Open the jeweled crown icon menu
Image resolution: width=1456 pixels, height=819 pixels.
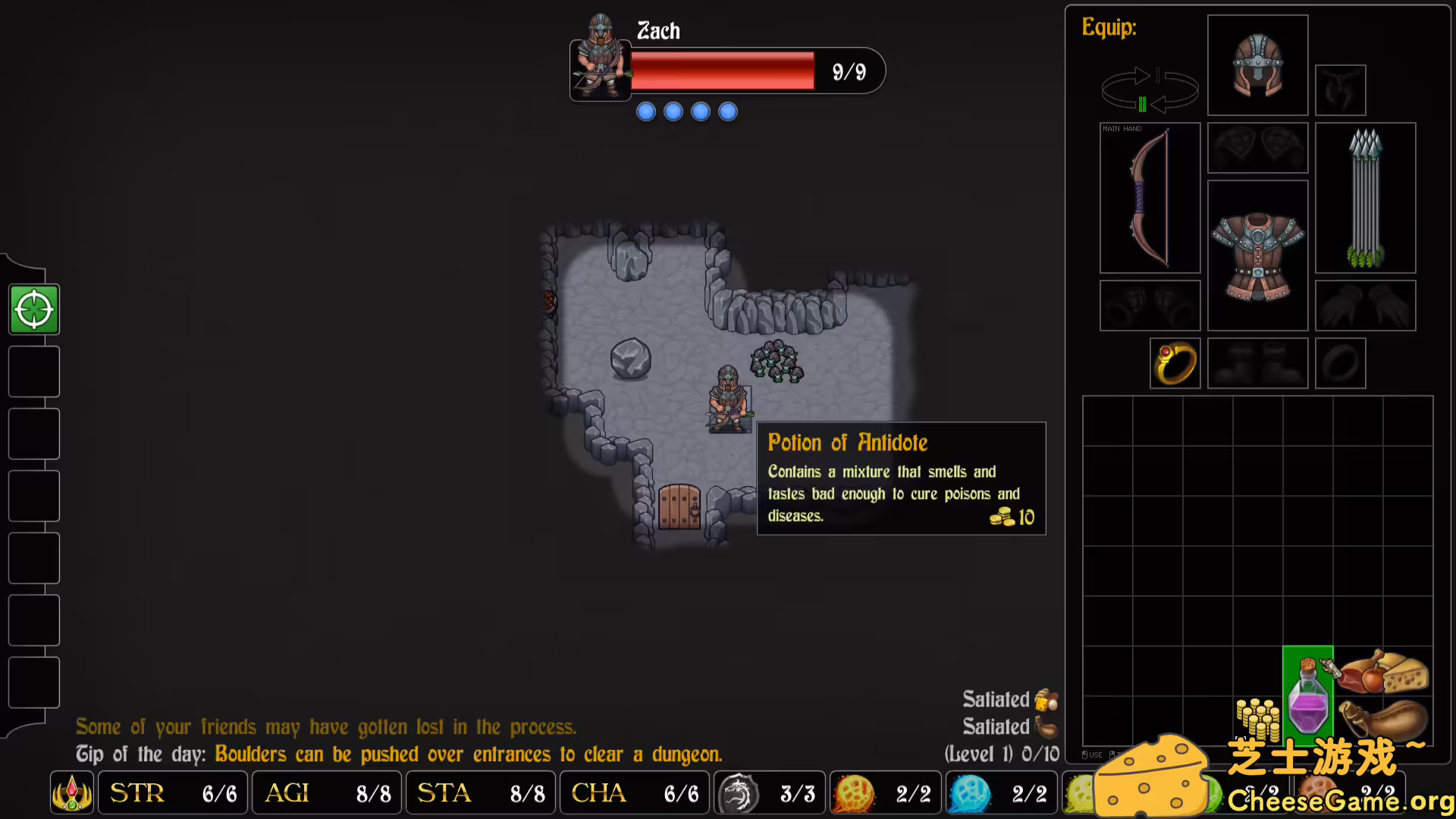click(72, 793)
